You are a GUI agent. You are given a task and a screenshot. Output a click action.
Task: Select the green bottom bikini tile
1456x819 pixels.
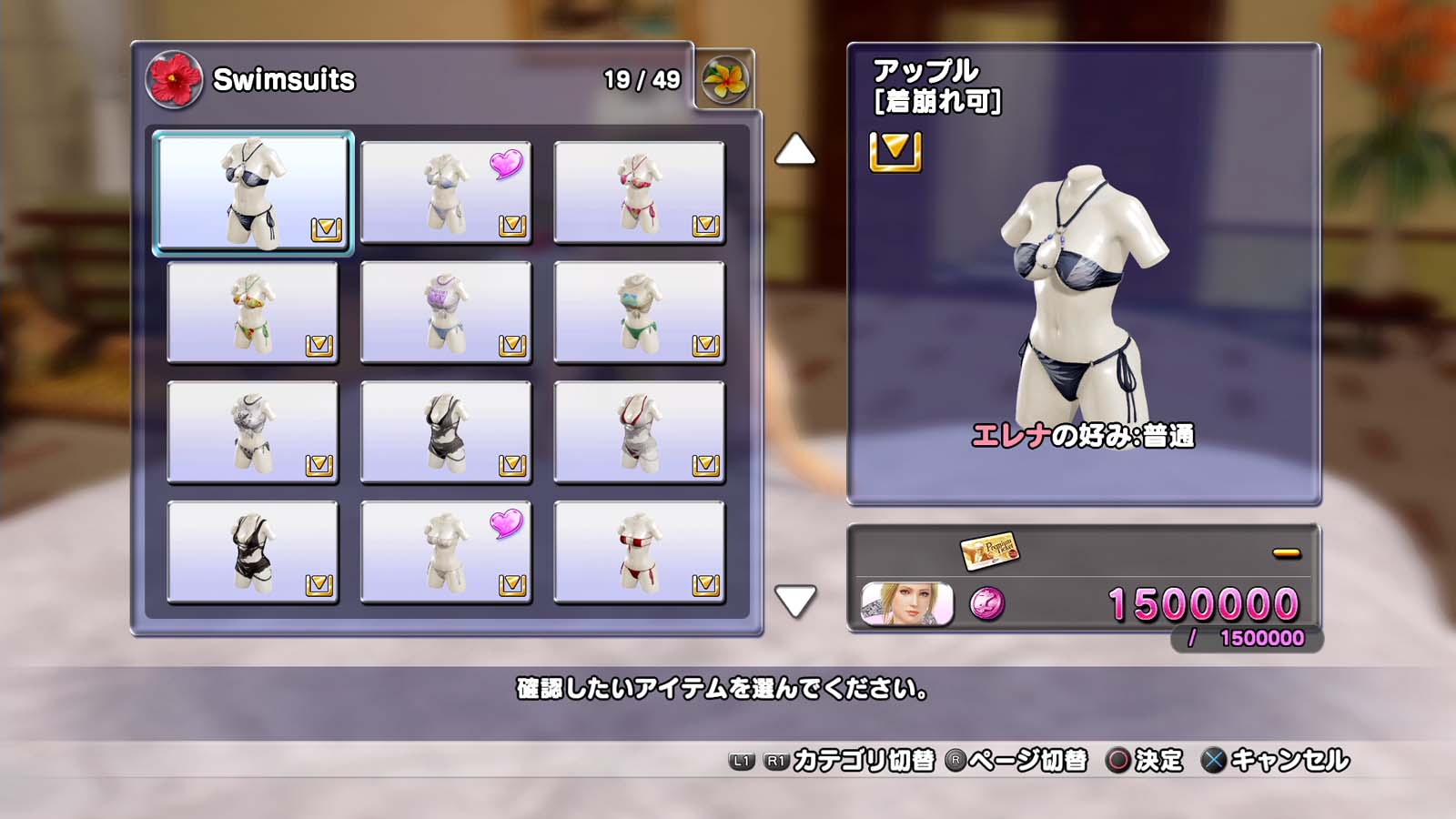click(639, 312)
